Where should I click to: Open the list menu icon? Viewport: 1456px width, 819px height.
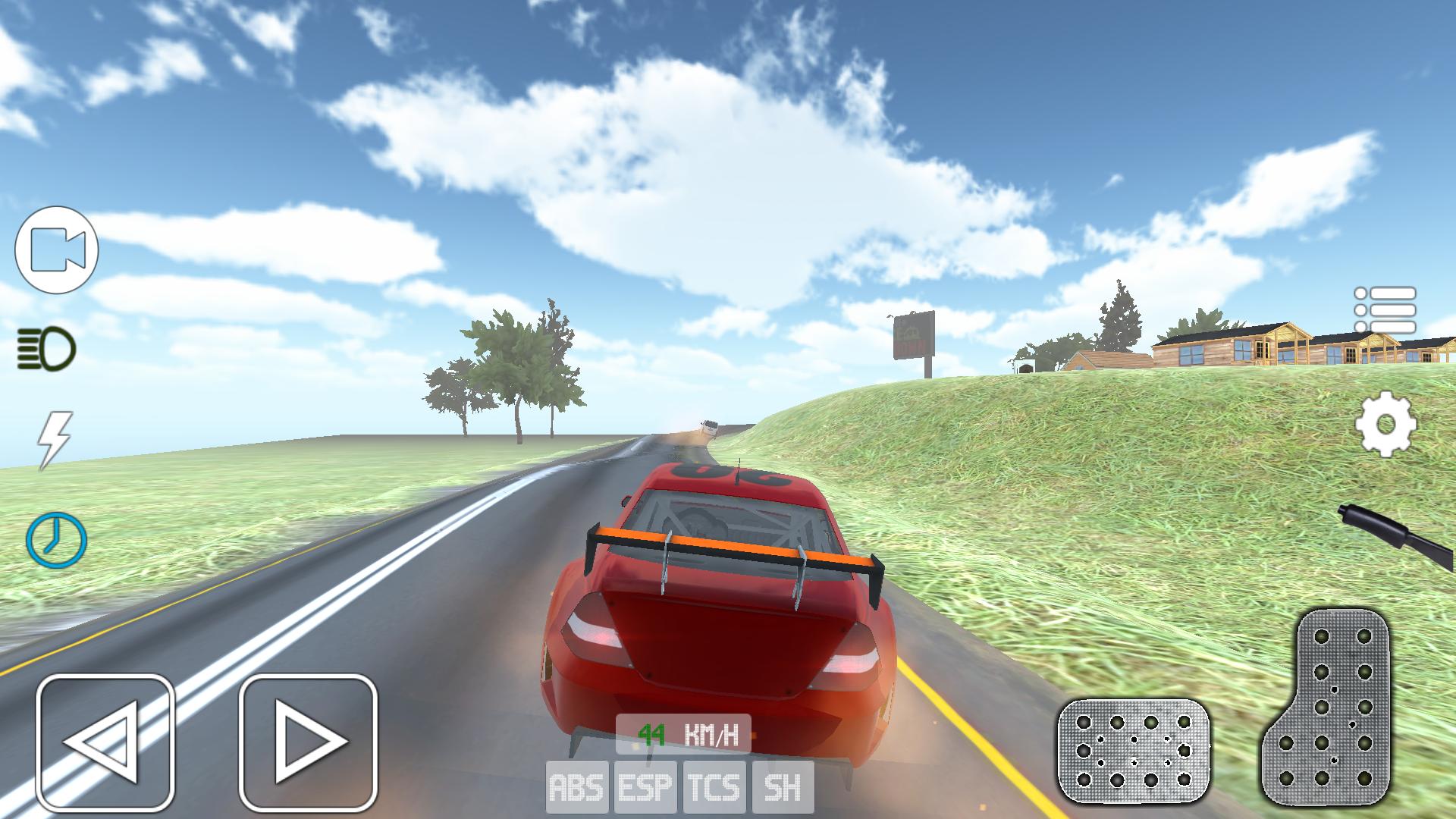pyautogui.click(x=1385, y=310)
